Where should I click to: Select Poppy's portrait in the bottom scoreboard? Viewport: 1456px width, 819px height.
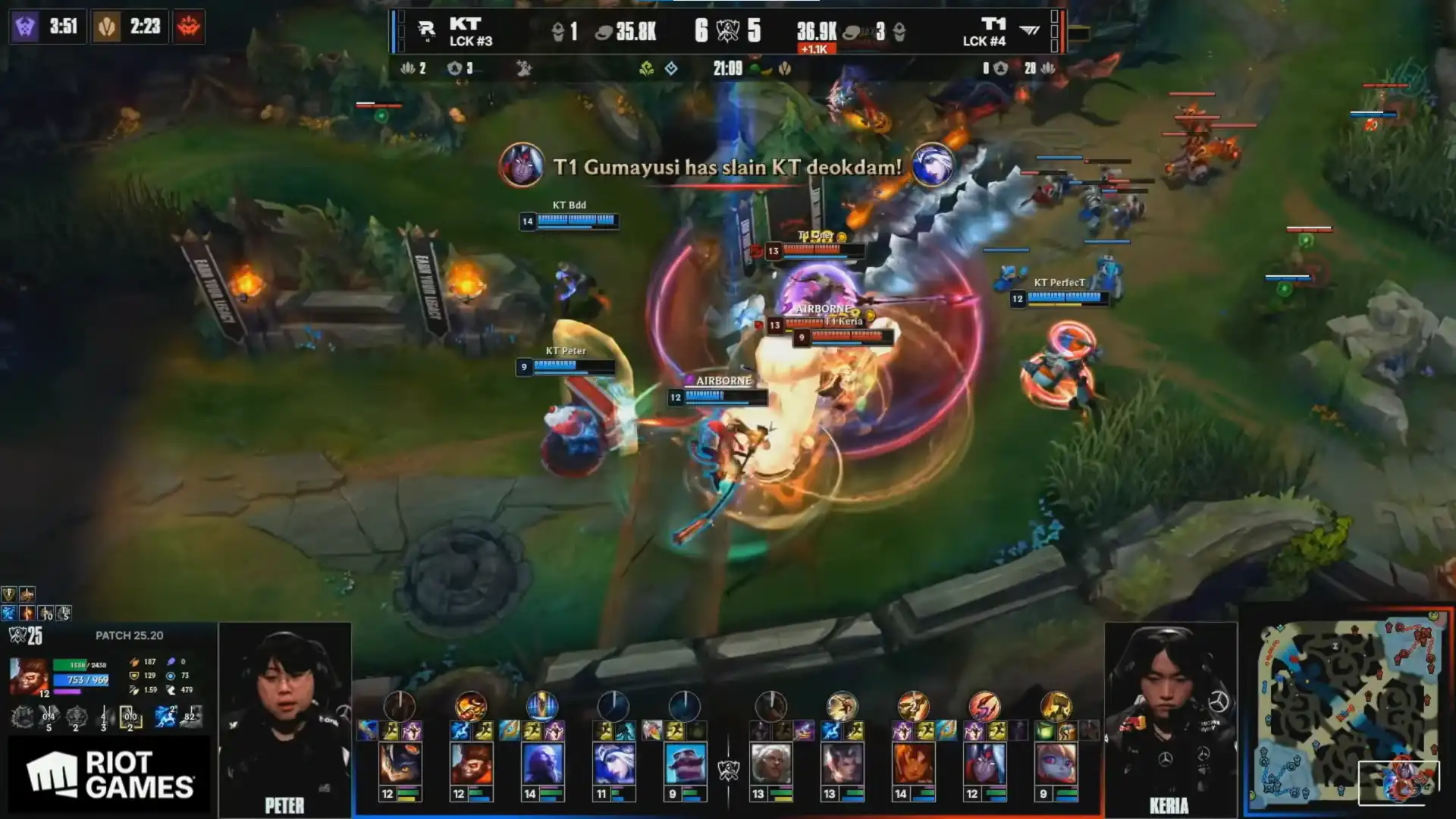1056,764
